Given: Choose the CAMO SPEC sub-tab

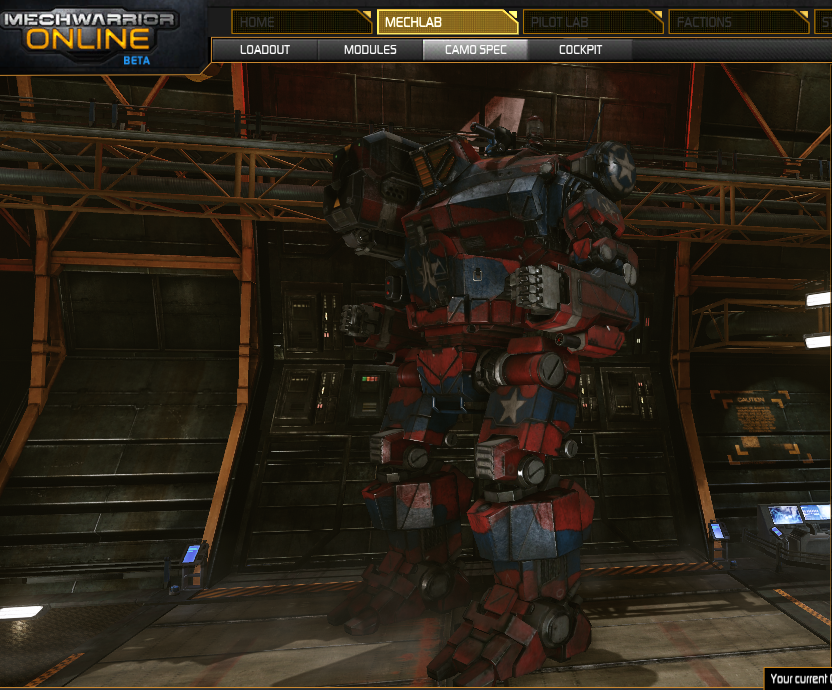Looking at the screenshot, I should click(475, 49).
